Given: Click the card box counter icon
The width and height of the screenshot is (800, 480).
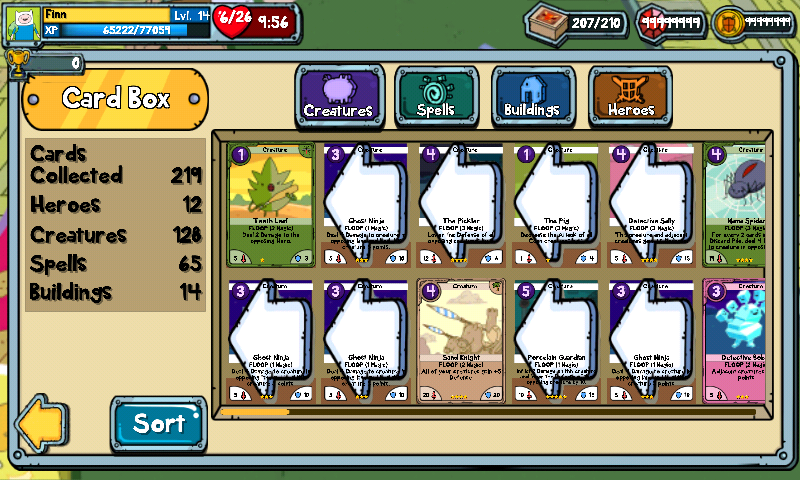Looking at the screenshot, I should (545, 22).
